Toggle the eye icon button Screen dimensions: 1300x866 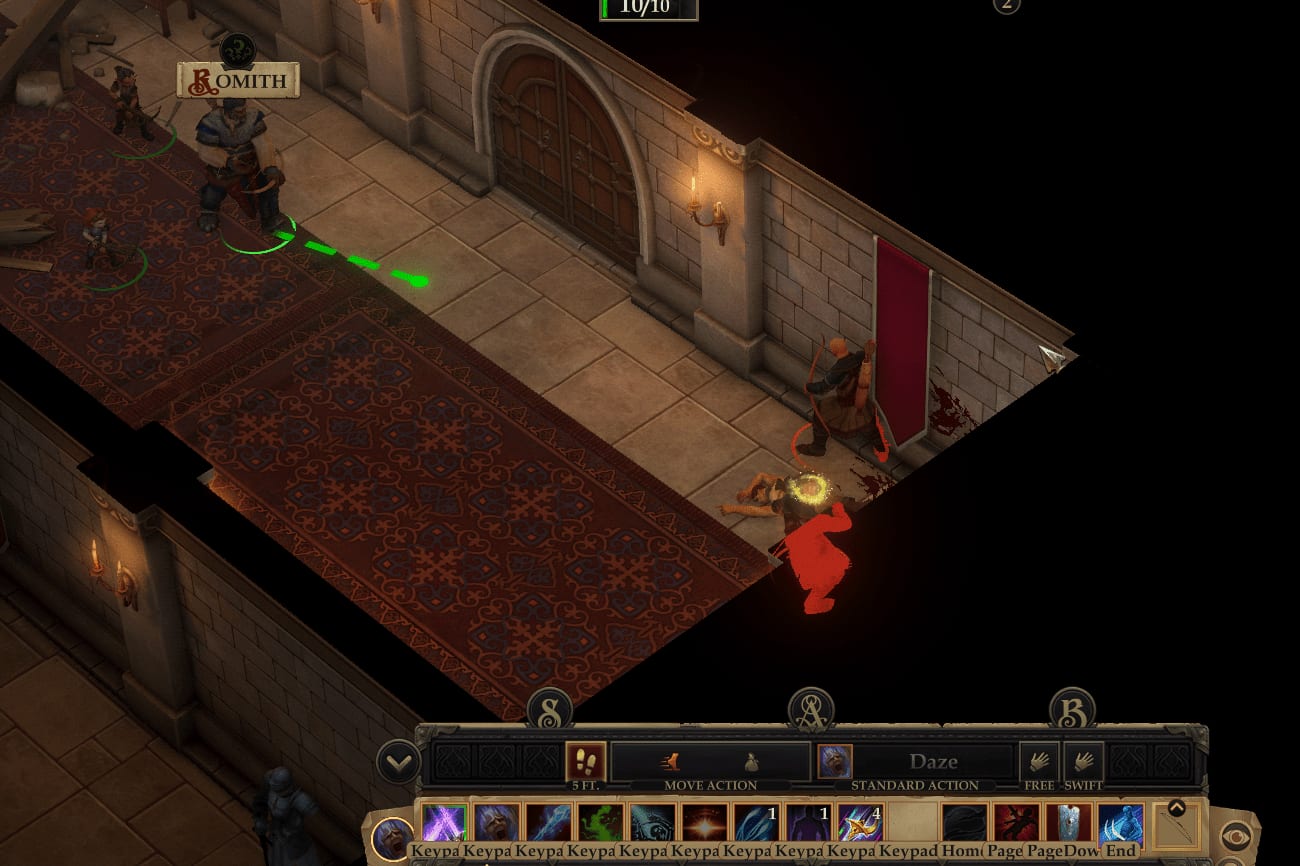click(1235, 837)
